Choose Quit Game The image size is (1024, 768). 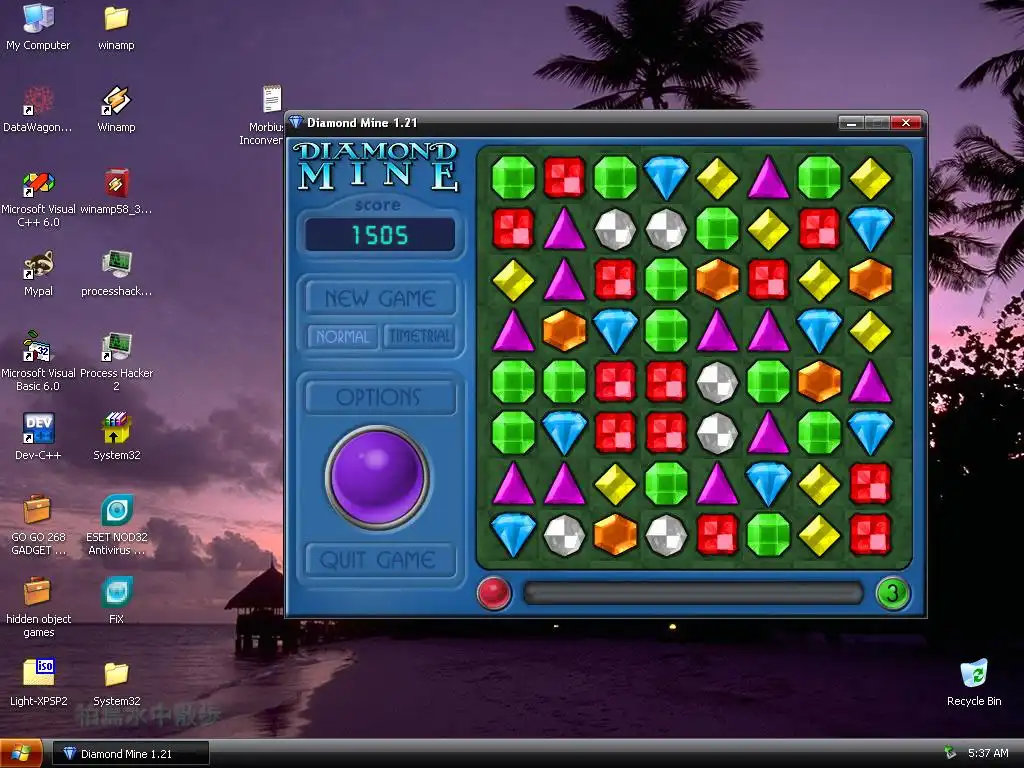click(x=380, y=560)
